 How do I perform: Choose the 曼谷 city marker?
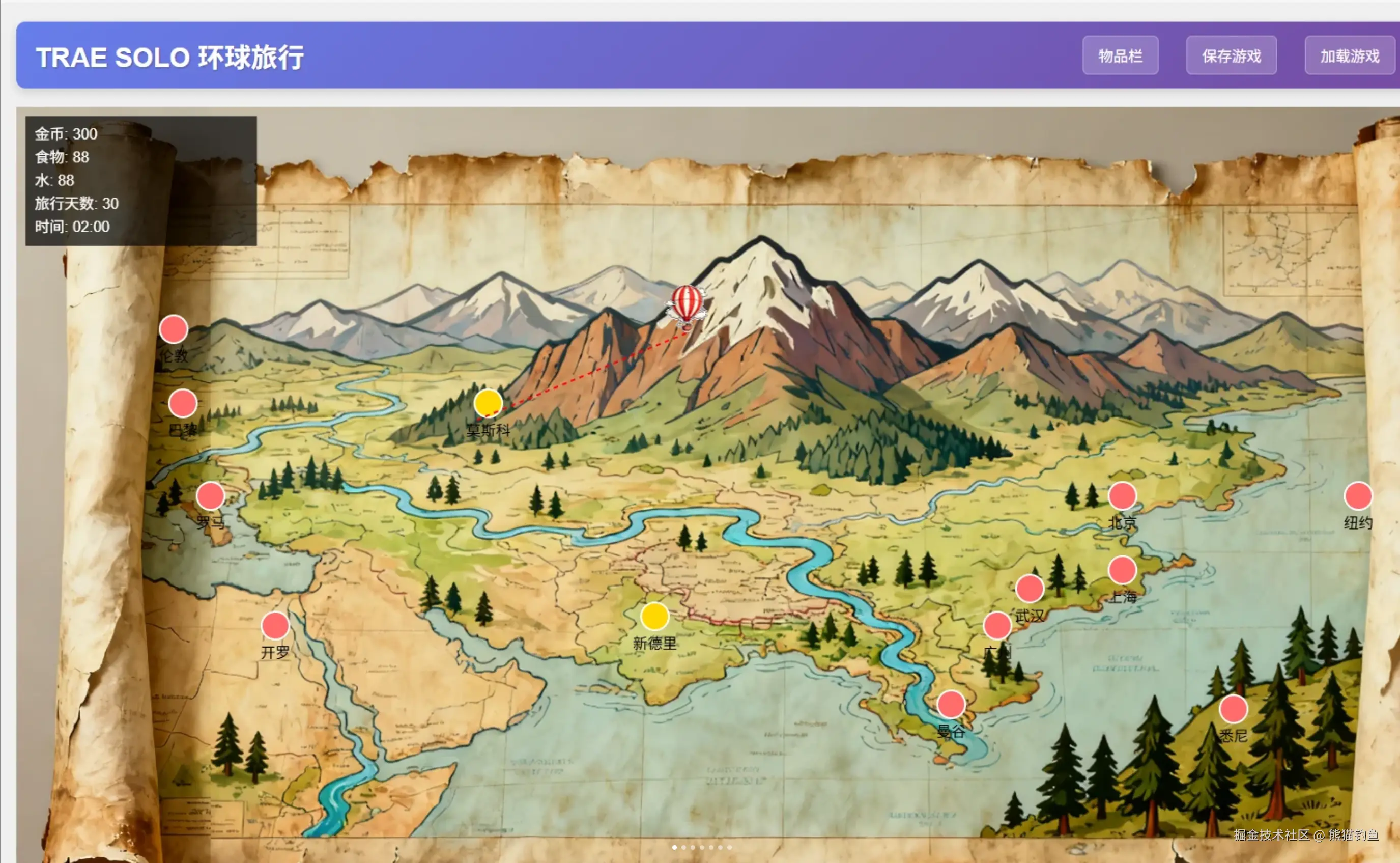[x=951, y=704]
